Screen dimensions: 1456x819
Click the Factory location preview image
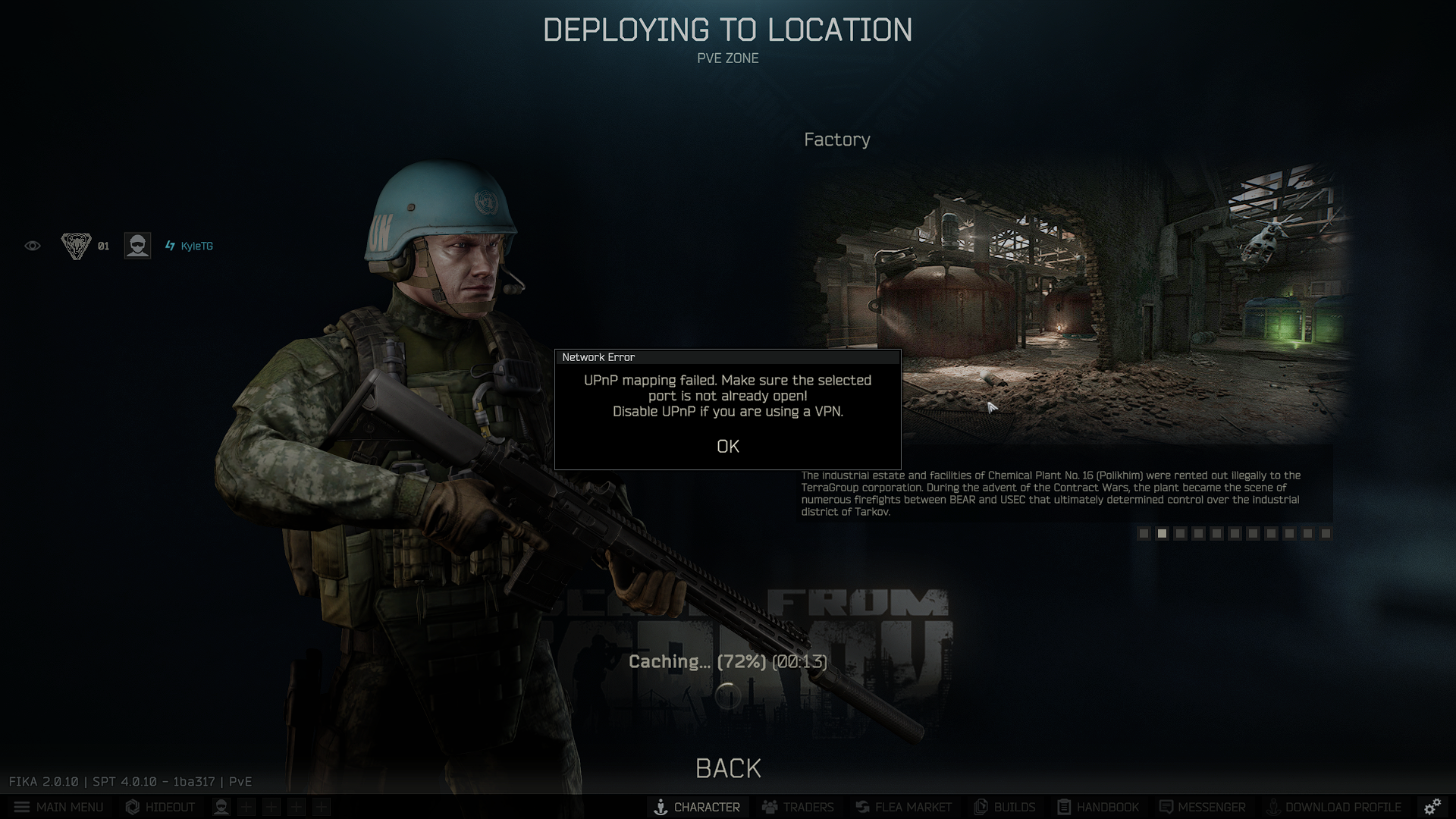tap(1077, 303)
